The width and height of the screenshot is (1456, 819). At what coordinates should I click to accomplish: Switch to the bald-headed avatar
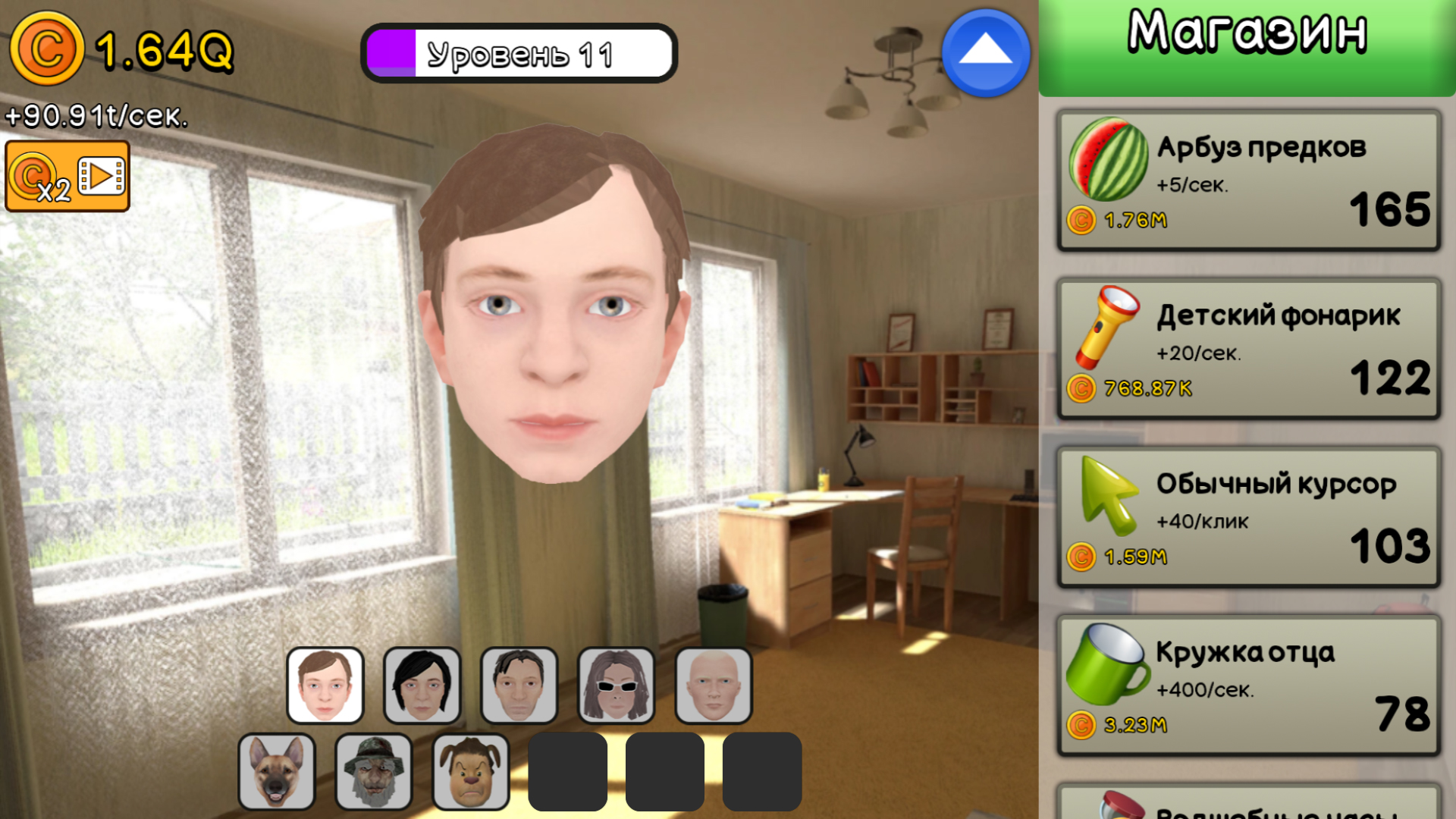pyautogui.click(x=713, y=685)
